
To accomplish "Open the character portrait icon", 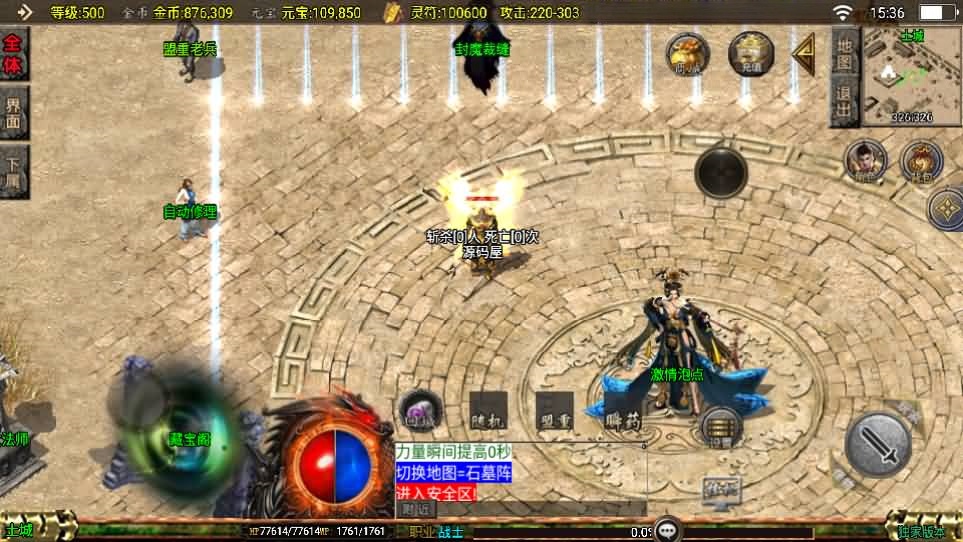I will [865, 161].
